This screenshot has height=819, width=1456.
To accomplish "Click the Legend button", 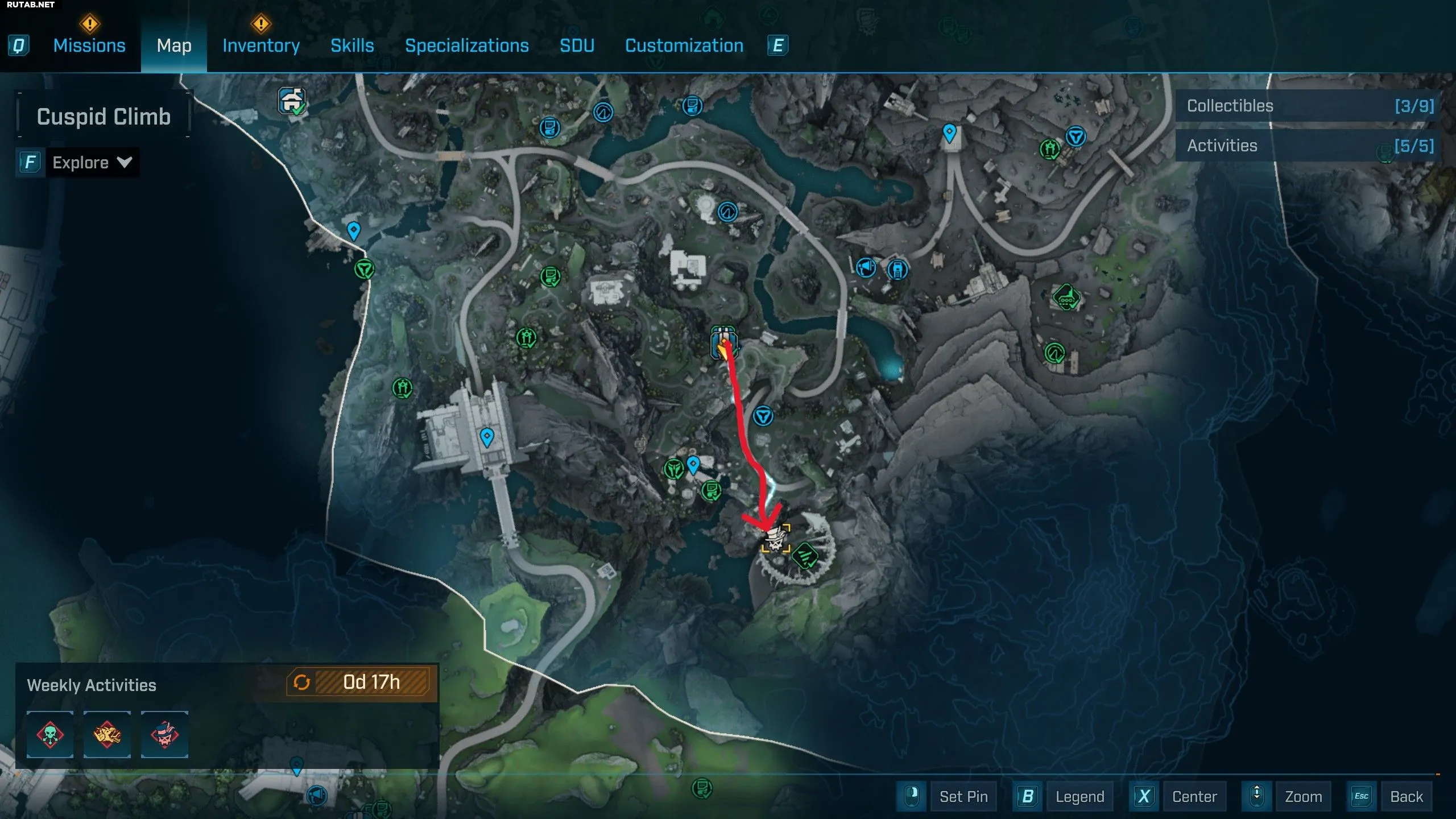I will 1079,796.
